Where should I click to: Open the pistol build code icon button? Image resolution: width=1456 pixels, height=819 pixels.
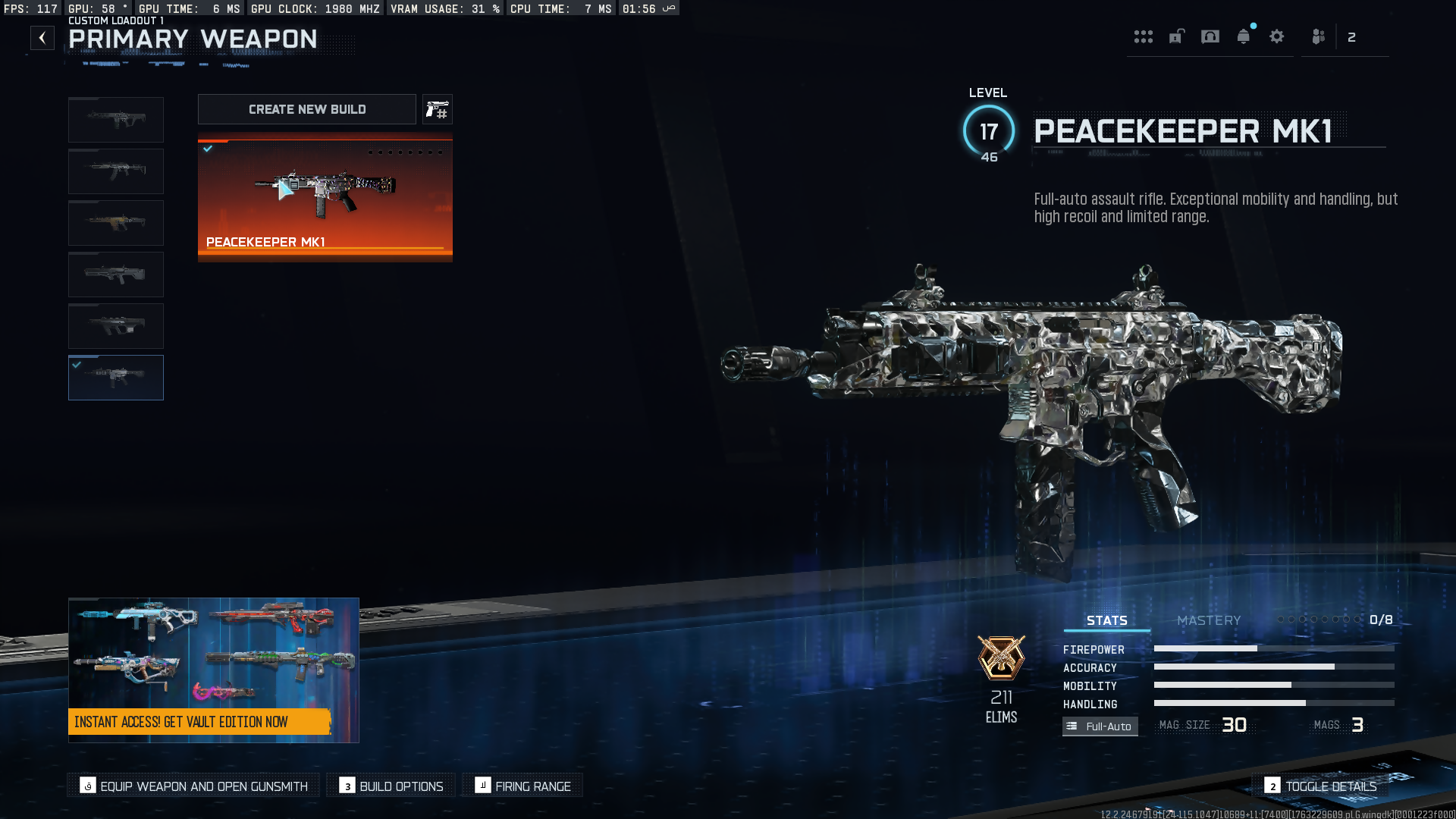437,110
